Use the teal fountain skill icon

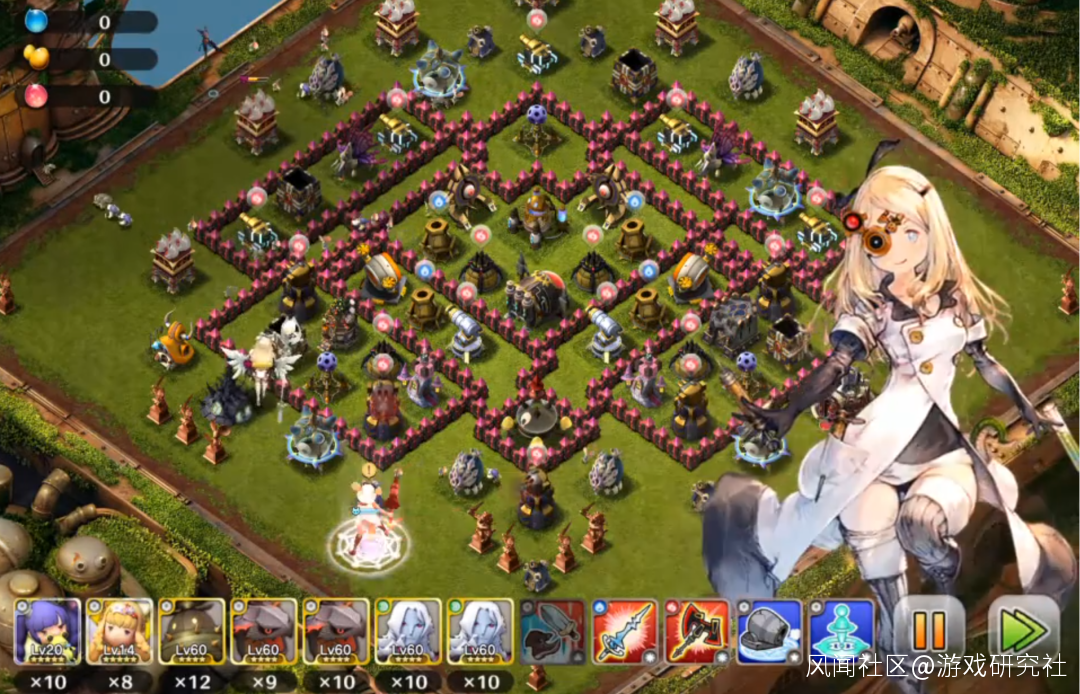(841, 631)
